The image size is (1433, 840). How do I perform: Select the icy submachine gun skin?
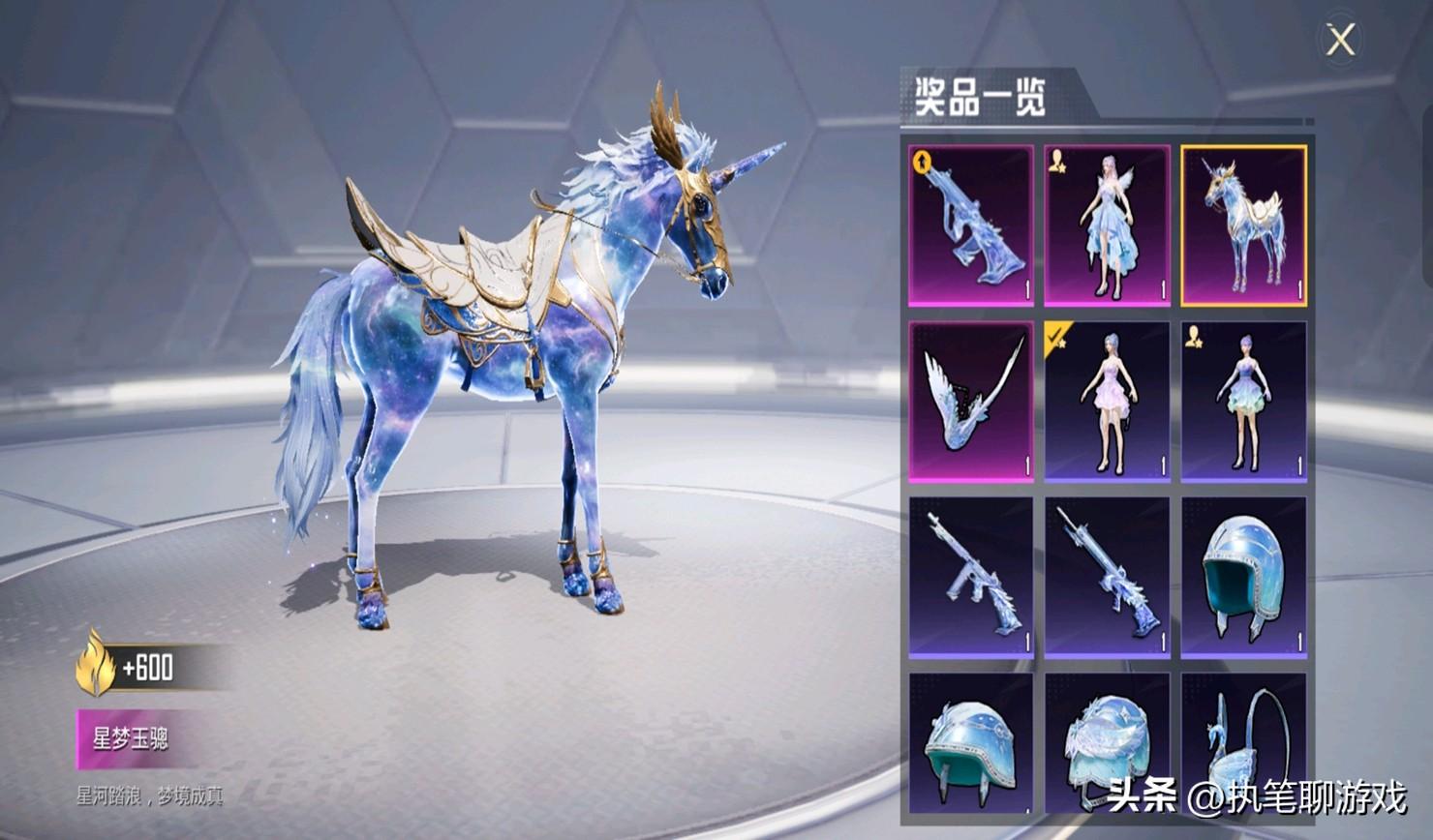click(x=971, y=578)
